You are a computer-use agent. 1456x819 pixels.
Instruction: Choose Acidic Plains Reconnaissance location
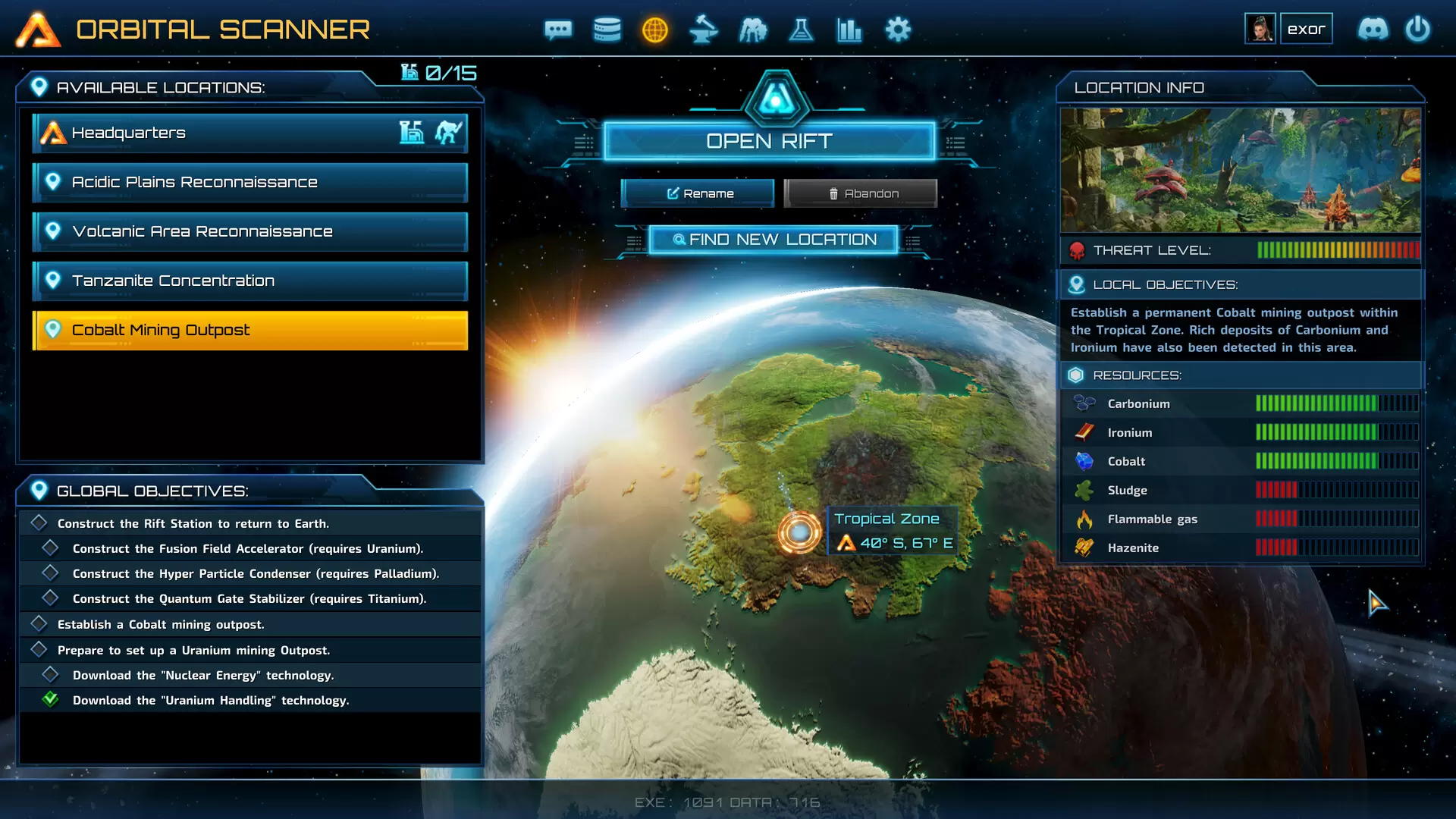tap(250, 182)
